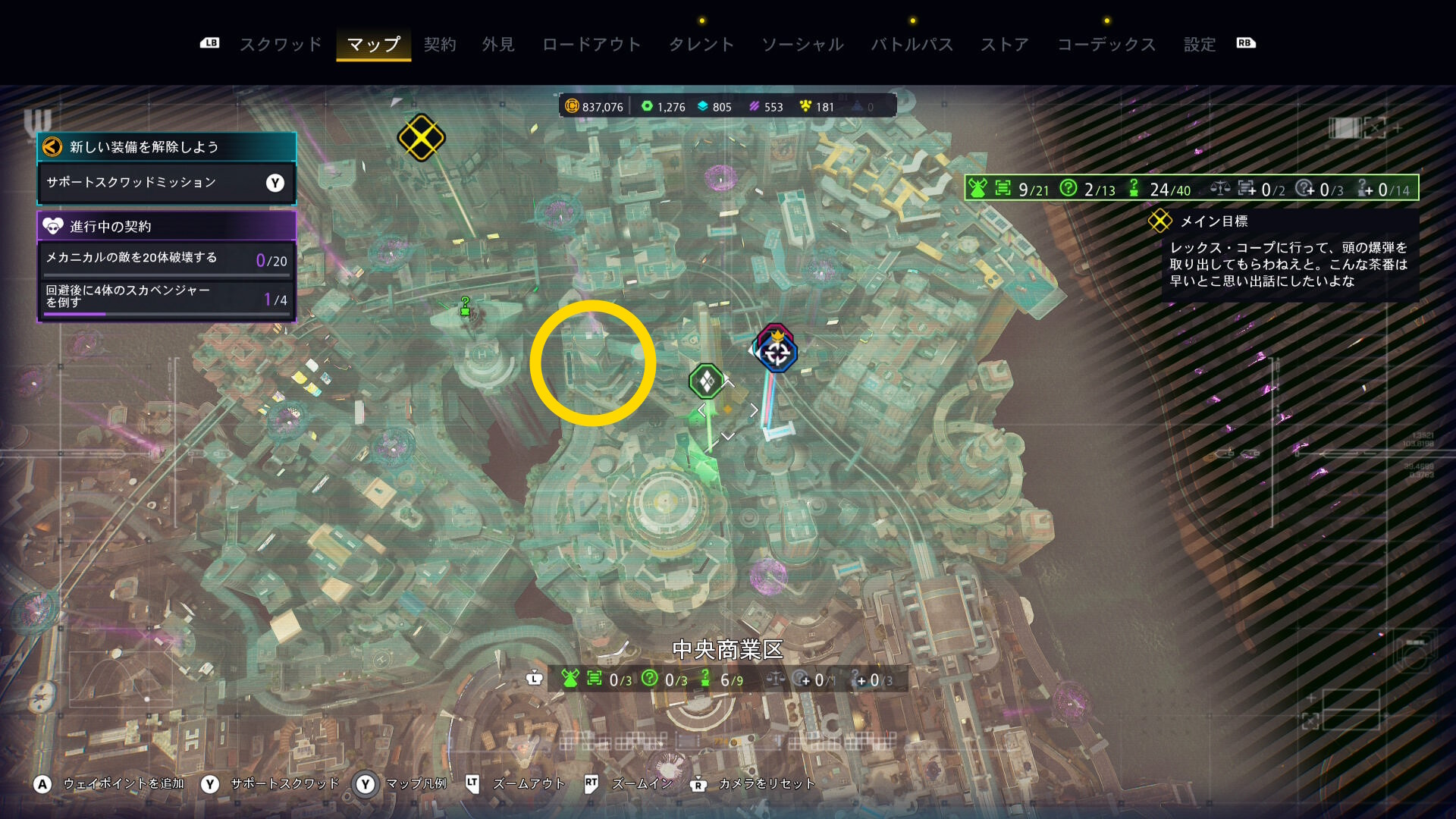Click the crowned crosshair map marker
This screenshot has width=1456, height=819.
776,351
